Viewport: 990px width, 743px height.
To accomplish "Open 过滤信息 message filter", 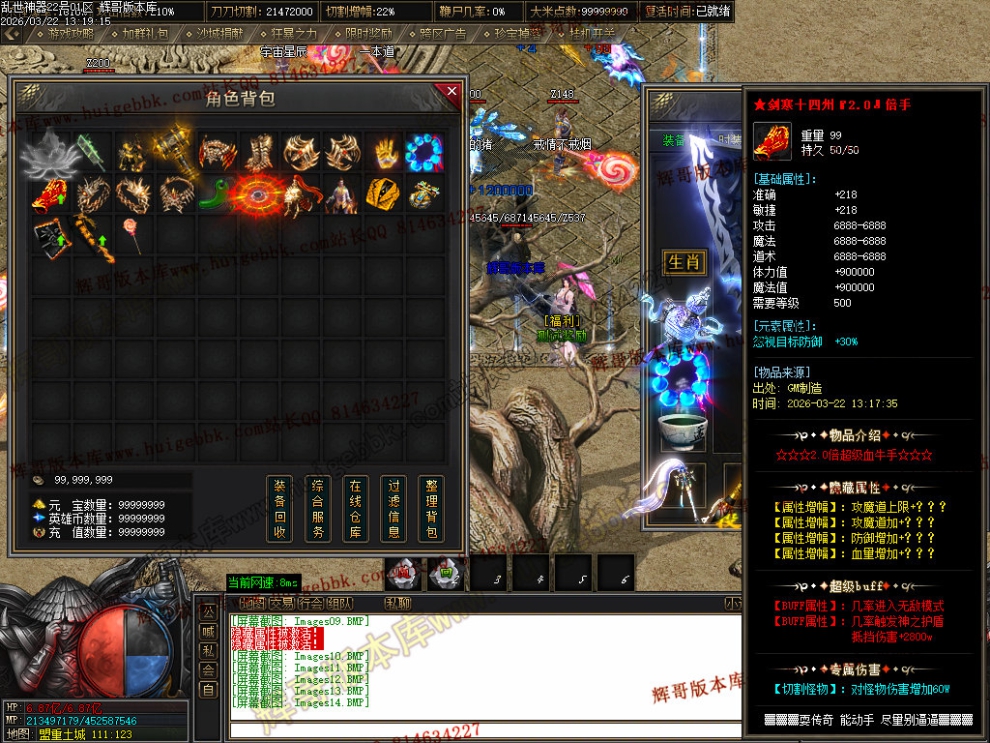I will tap(393, 509).
